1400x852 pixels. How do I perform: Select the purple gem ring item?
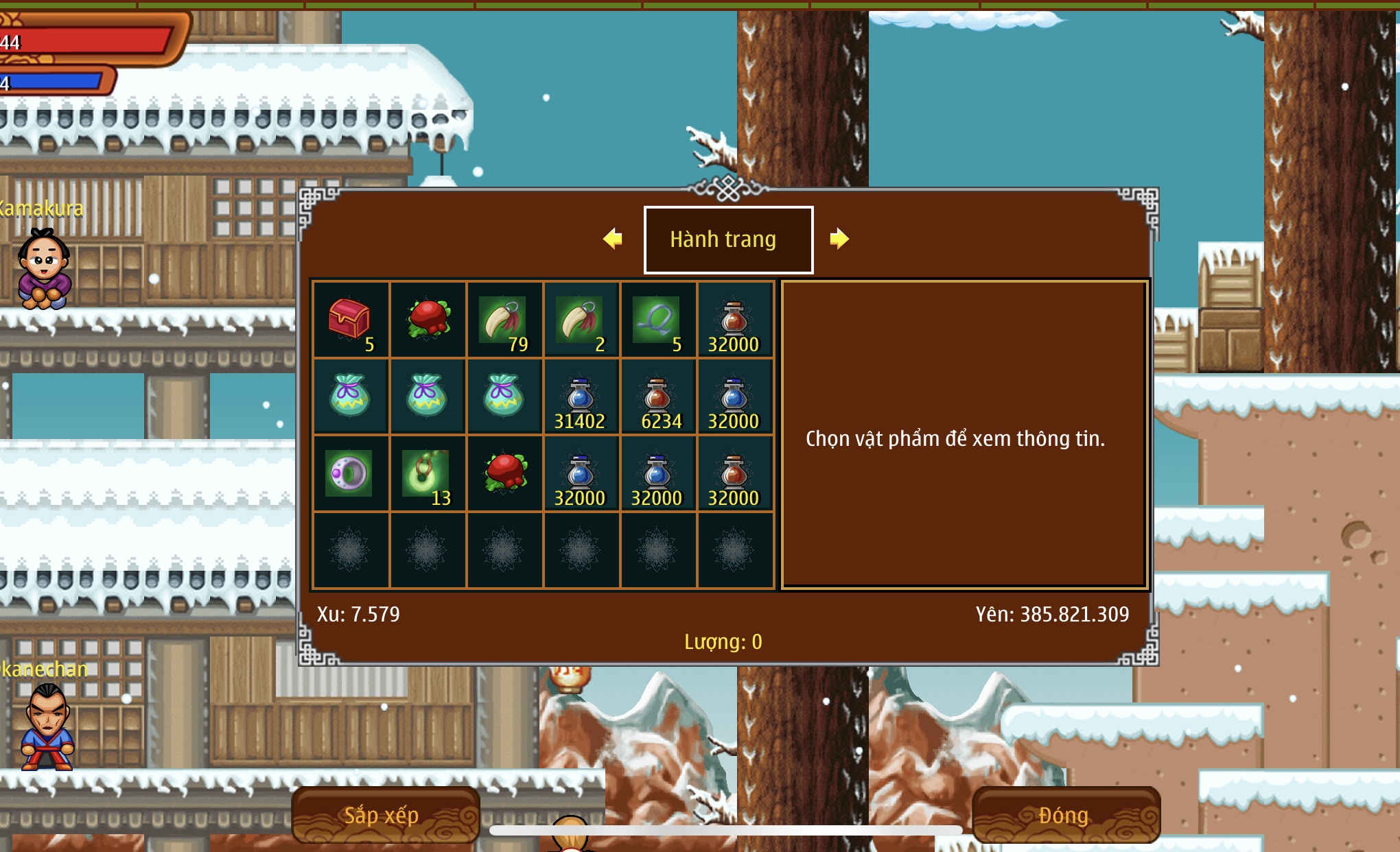click(x=349, y=473)
